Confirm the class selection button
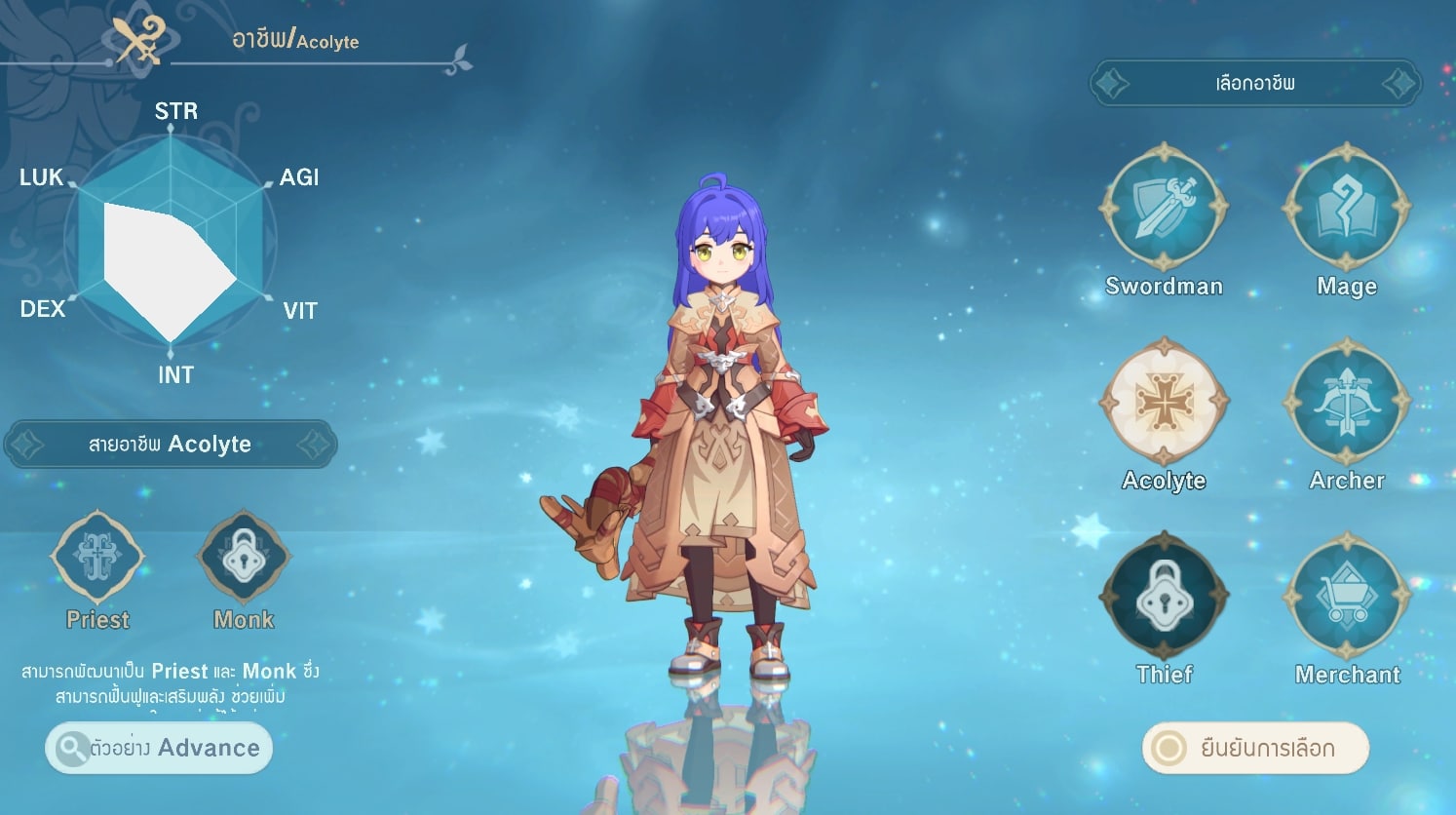1456x815 pixels. point(1255,748)
